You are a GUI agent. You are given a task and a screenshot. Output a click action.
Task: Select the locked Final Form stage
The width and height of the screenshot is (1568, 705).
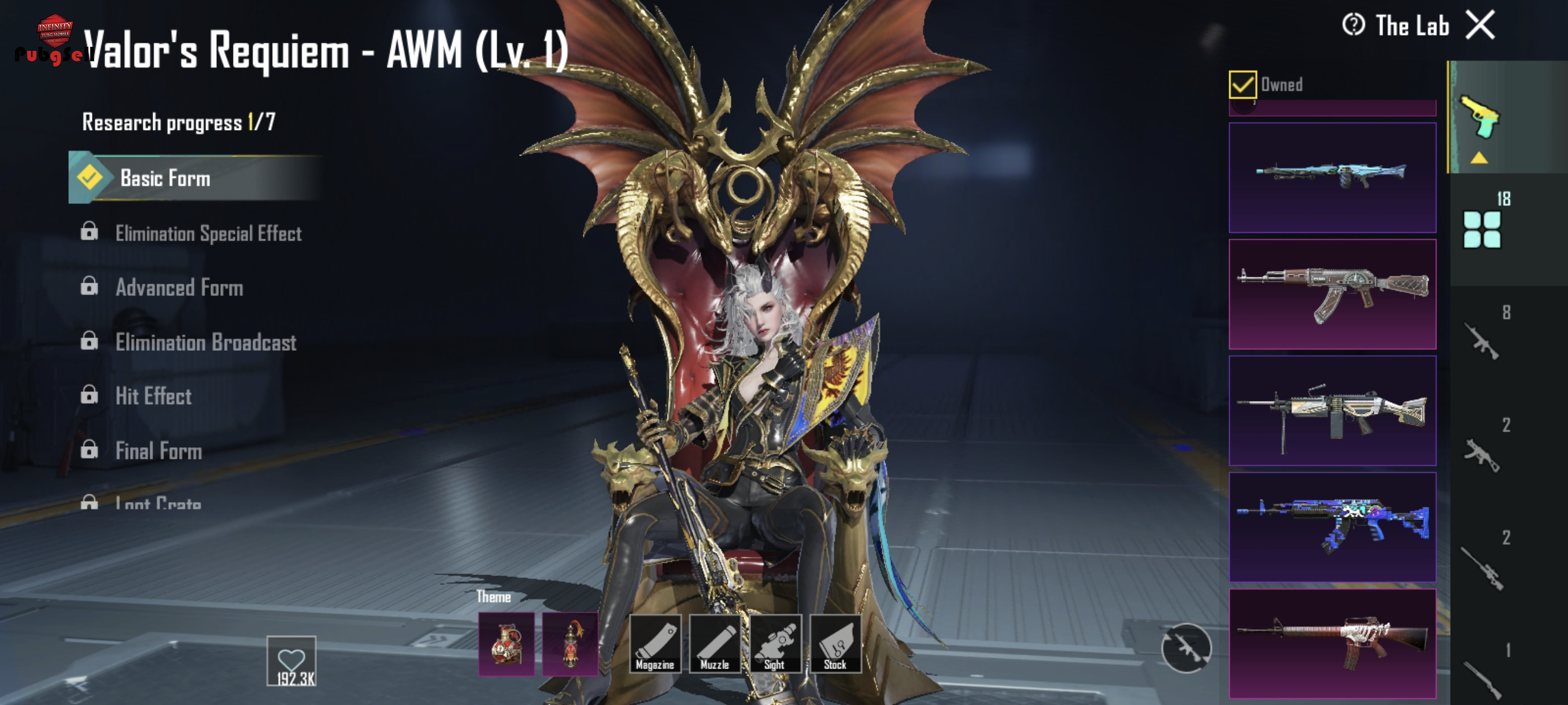click(158, 451)
